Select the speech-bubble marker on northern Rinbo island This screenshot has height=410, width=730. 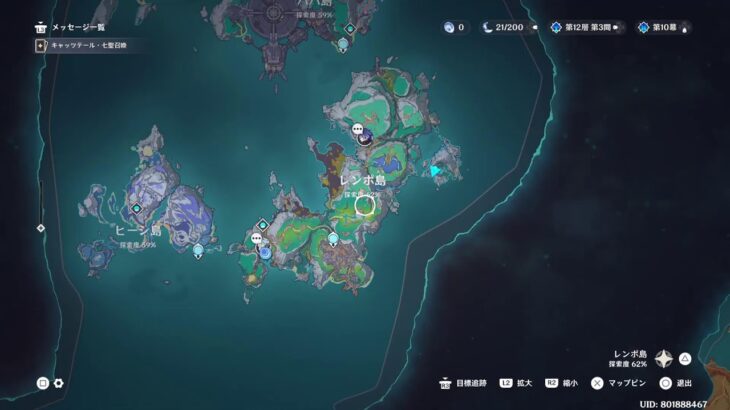click(x=357, y=129)
